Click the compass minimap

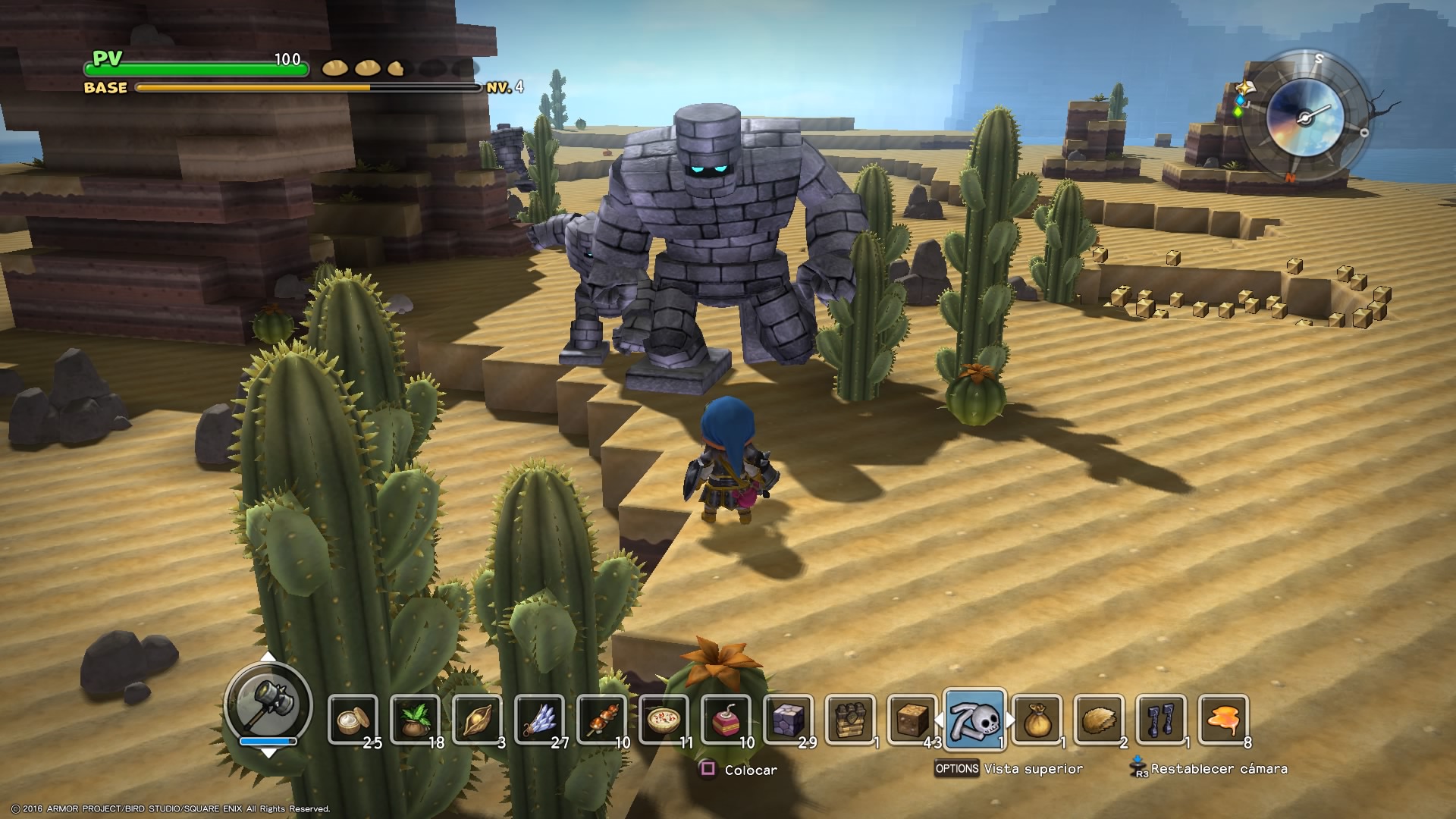coord(1304,117)
